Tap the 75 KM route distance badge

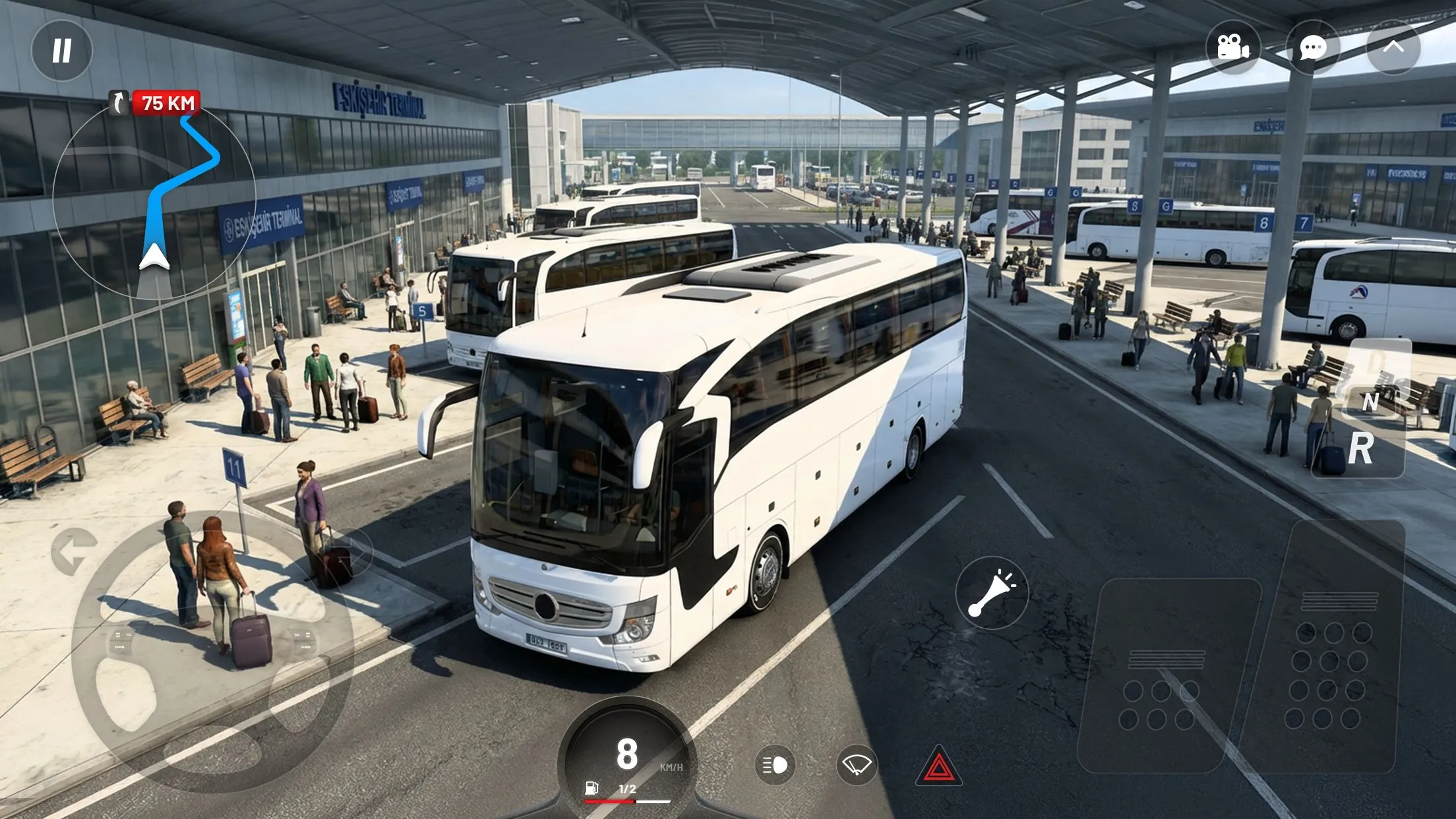tap(166, 102)
